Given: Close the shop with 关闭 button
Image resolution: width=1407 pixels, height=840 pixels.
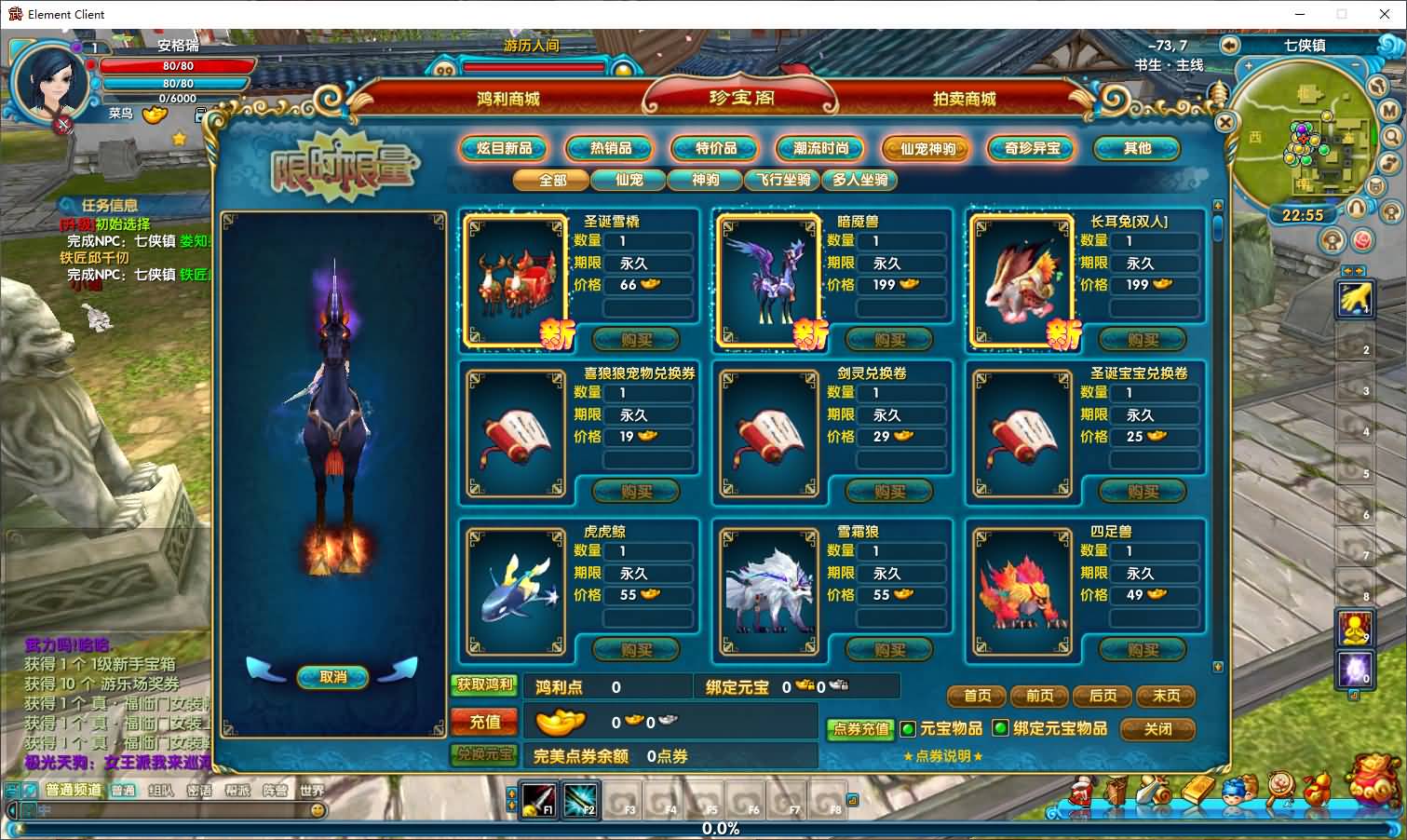Looking at the screenshot, I should tap(1157, 728).
